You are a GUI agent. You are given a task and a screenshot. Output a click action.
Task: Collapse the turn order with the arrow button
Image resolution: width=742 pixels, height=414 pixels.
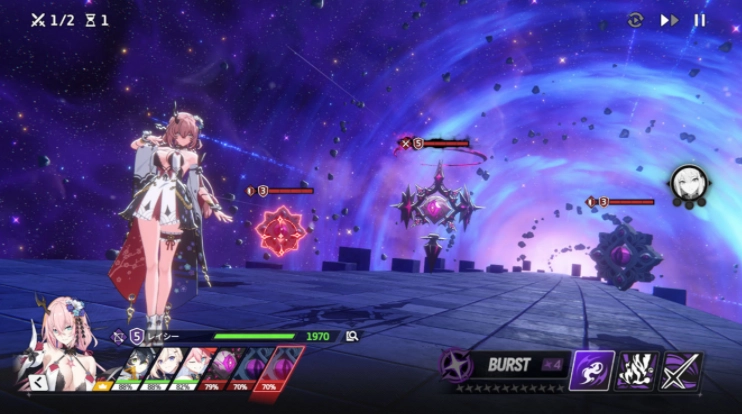coord(38,381)
